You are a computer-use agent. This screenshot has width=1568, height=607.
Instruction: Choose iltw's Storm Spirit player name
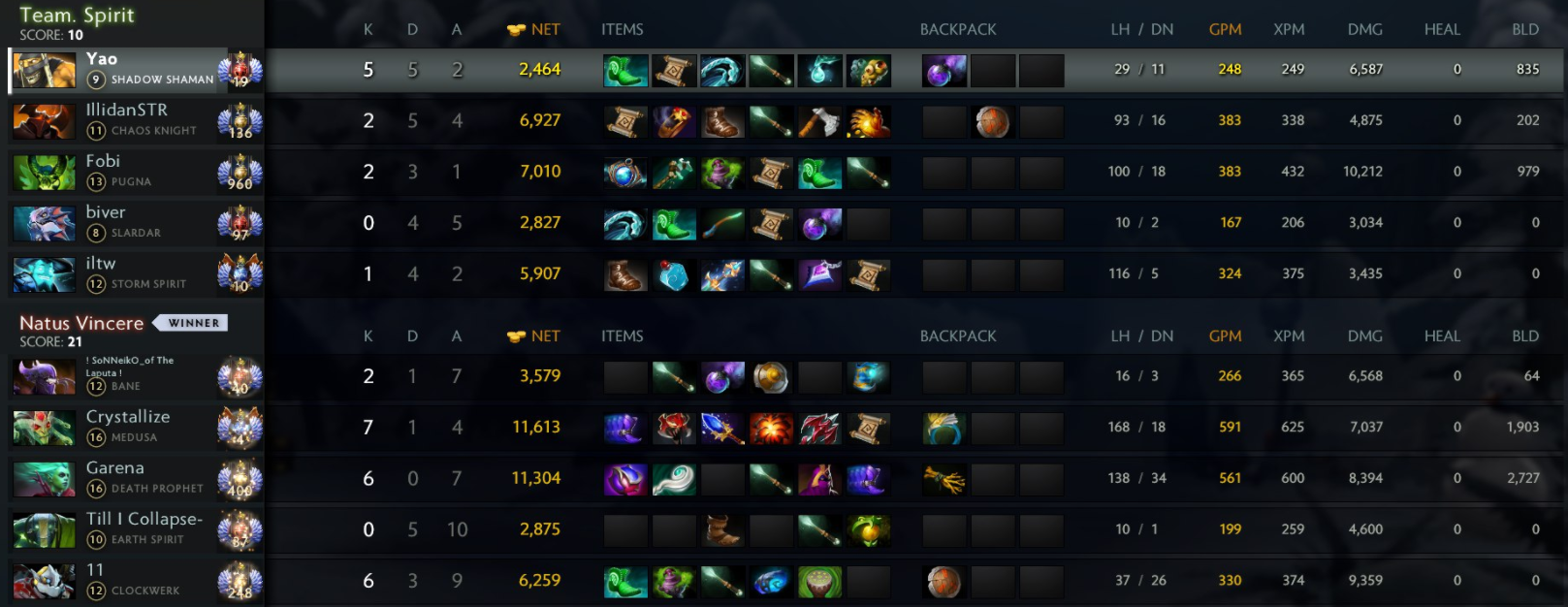(x=101, y=264)
